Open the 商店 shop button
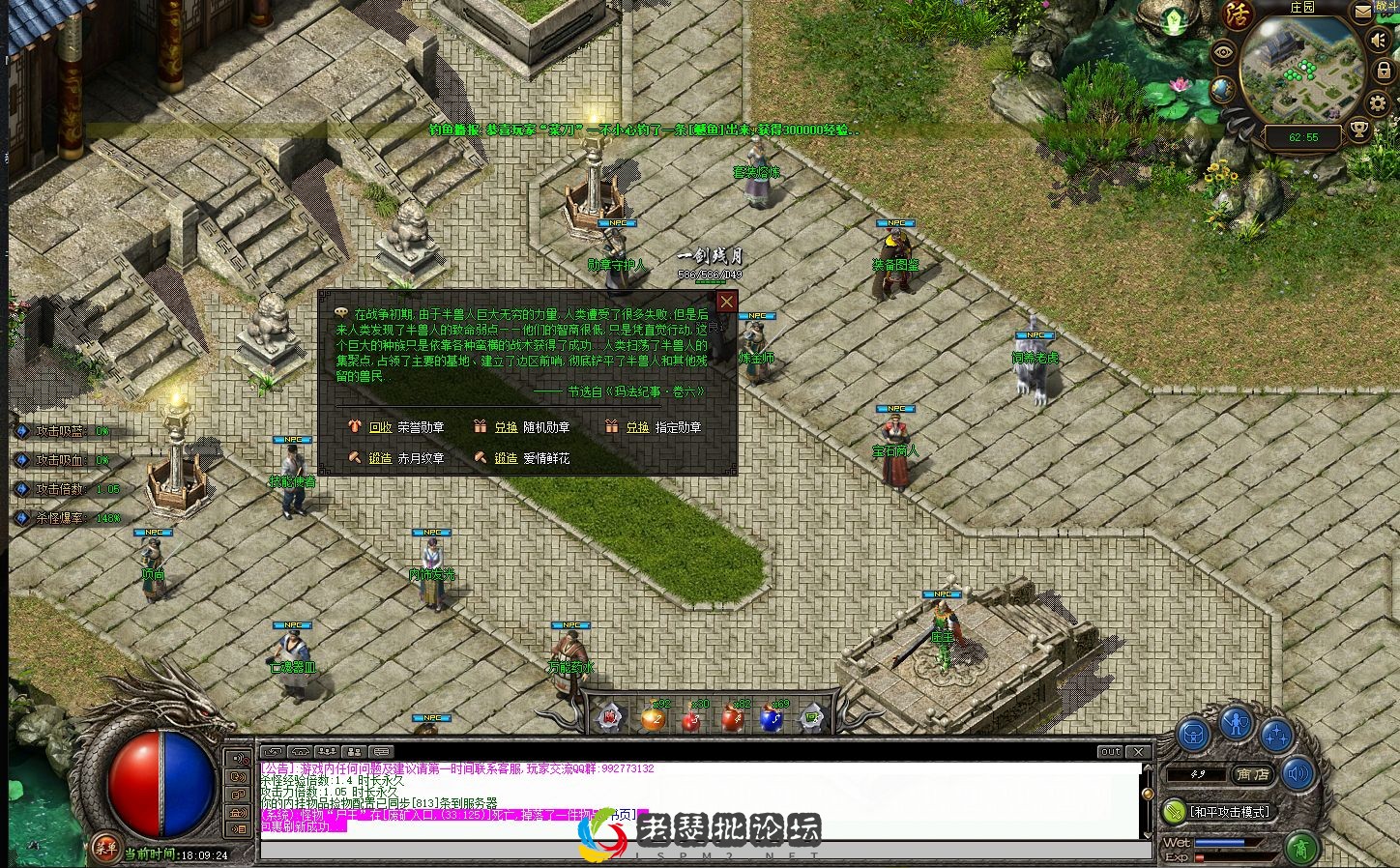This screenshot has height=868, width=1400. 1254,774
